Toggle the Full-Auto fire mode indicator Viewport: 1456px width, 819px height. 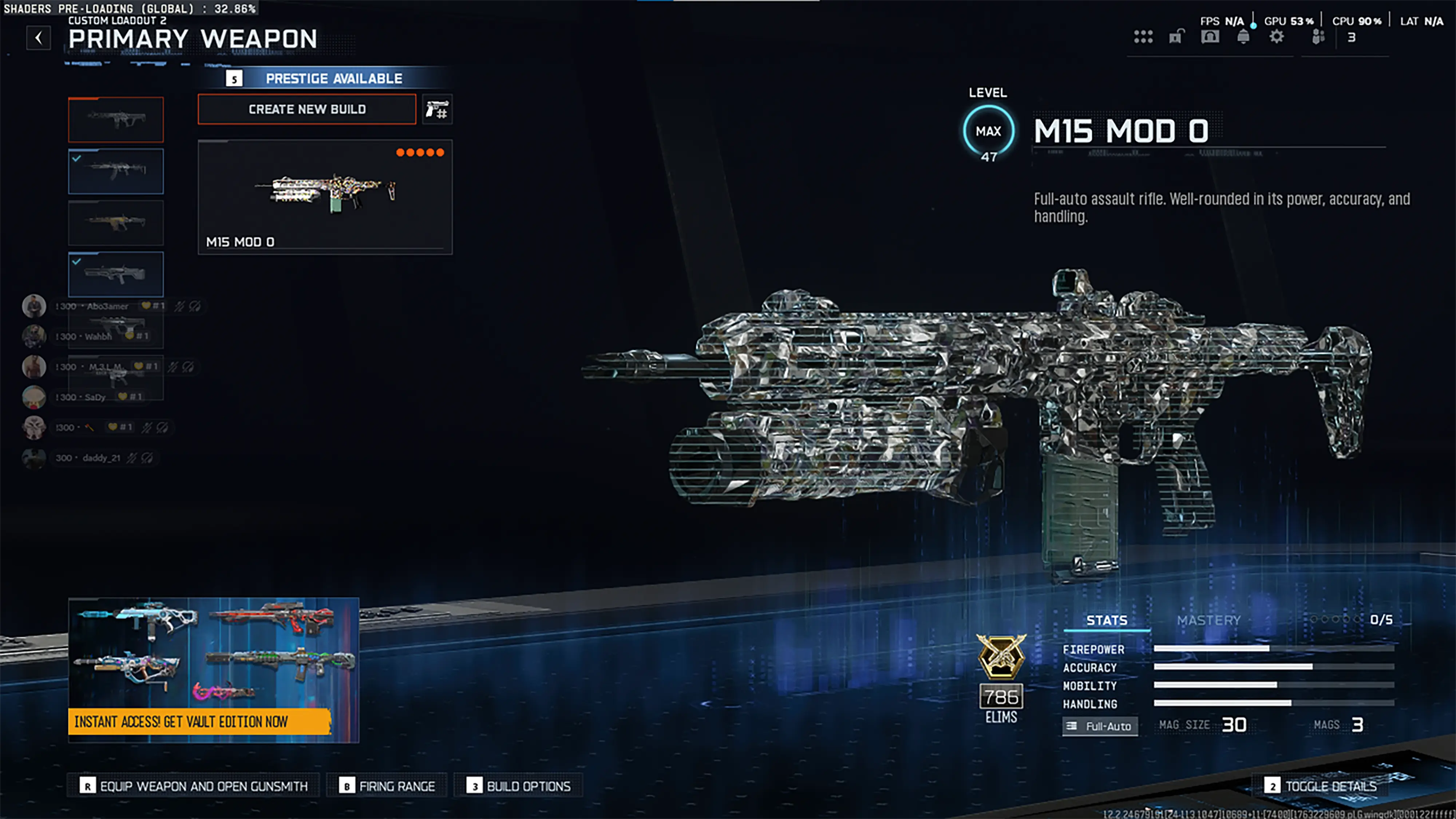click(x=1100, y=726)
